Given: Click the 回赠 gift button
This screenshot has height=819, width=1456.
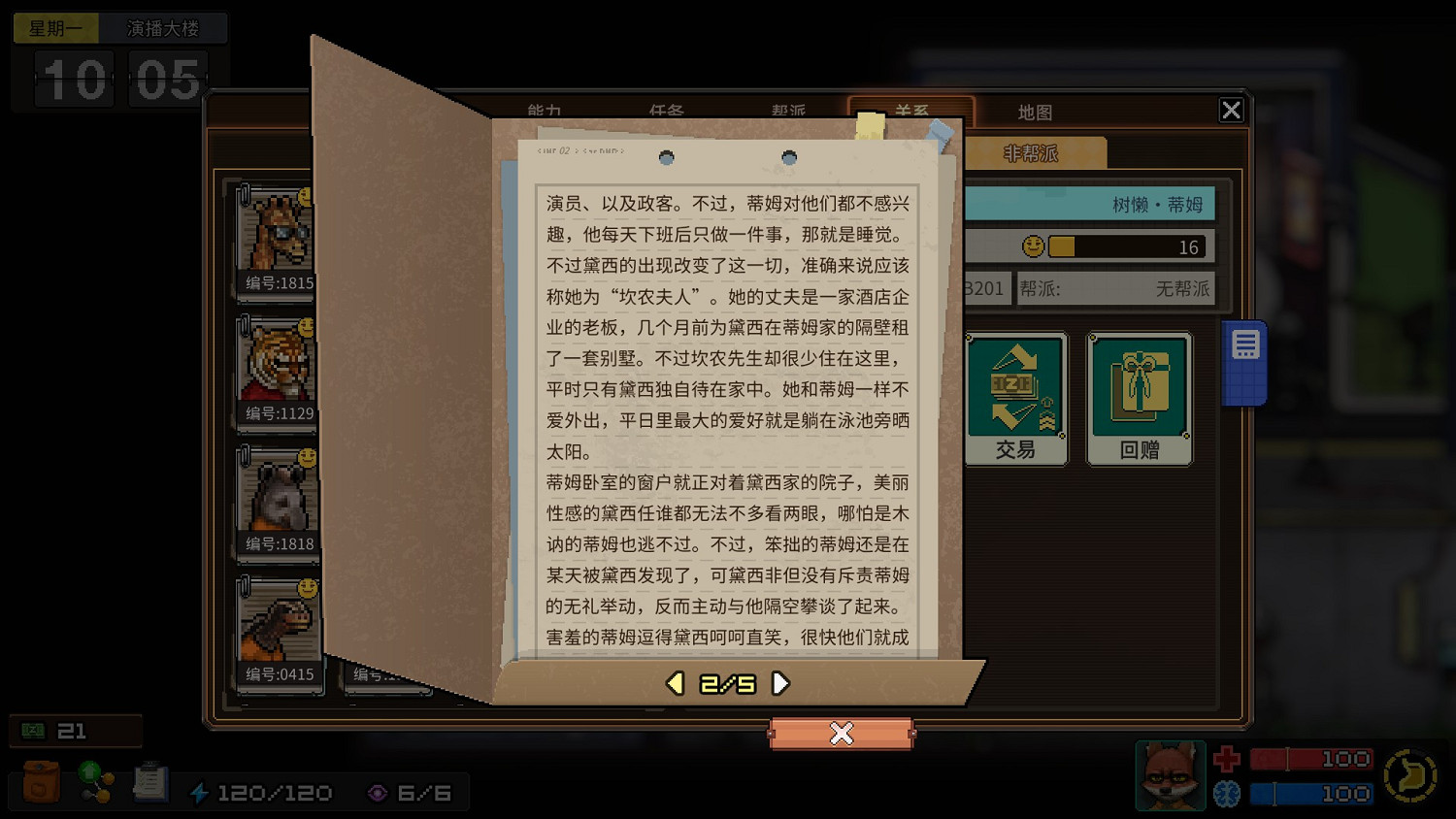Looking at the screenshot, I should click(1139, 396).
